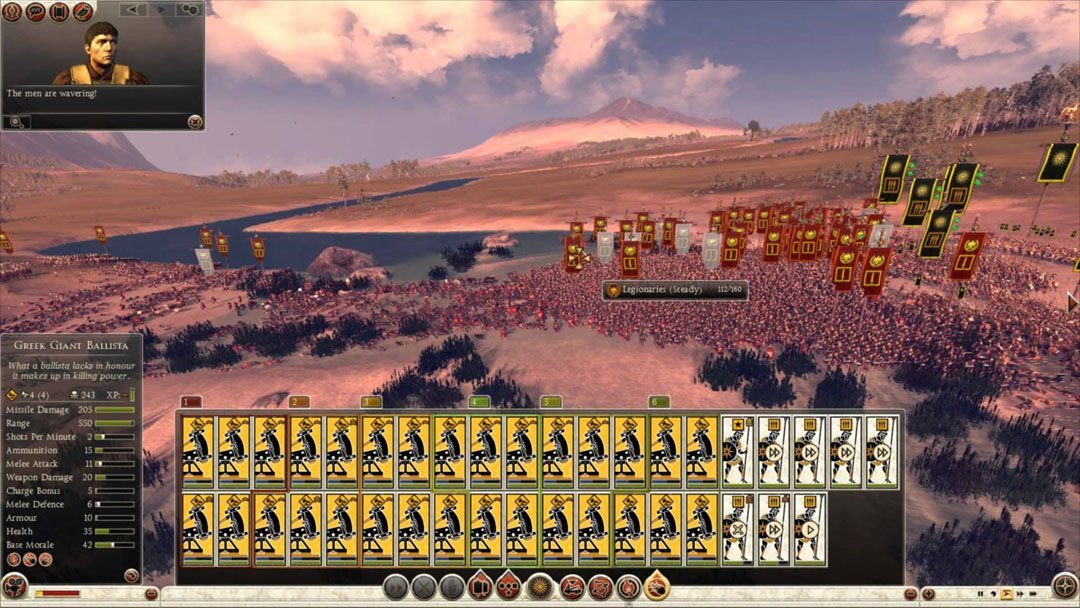The image size is (1080, 608).
Task: Activate the highlighted fire missile ability
Action: 657,586
